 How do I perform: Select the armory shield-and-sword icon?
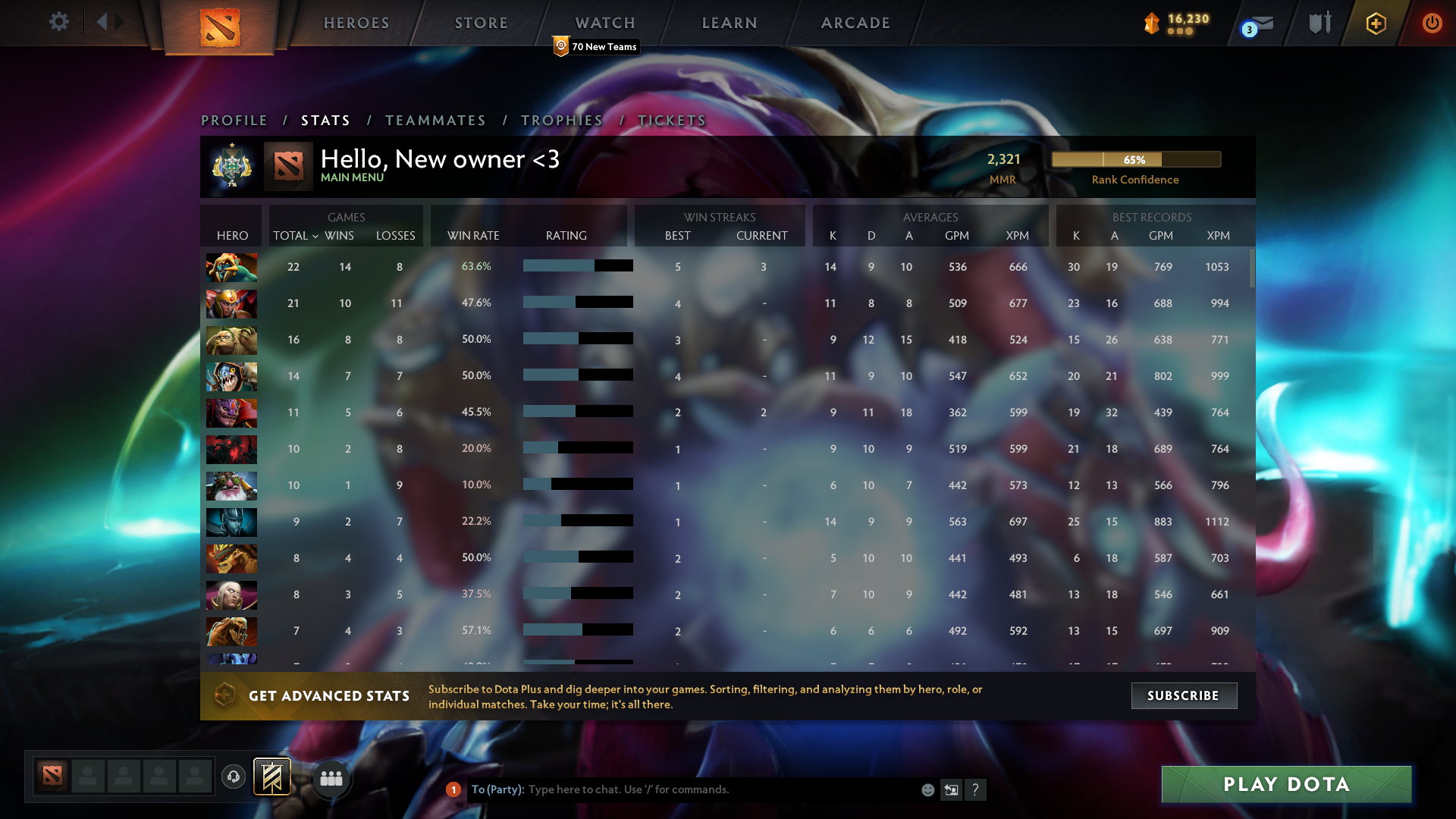(x=1318, y=23)
